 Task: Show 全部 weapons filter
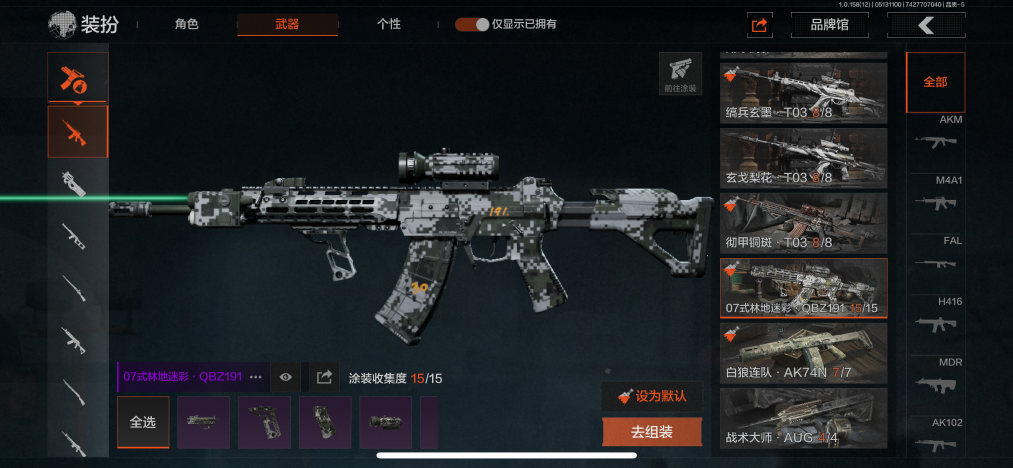[x=935, y=82]
